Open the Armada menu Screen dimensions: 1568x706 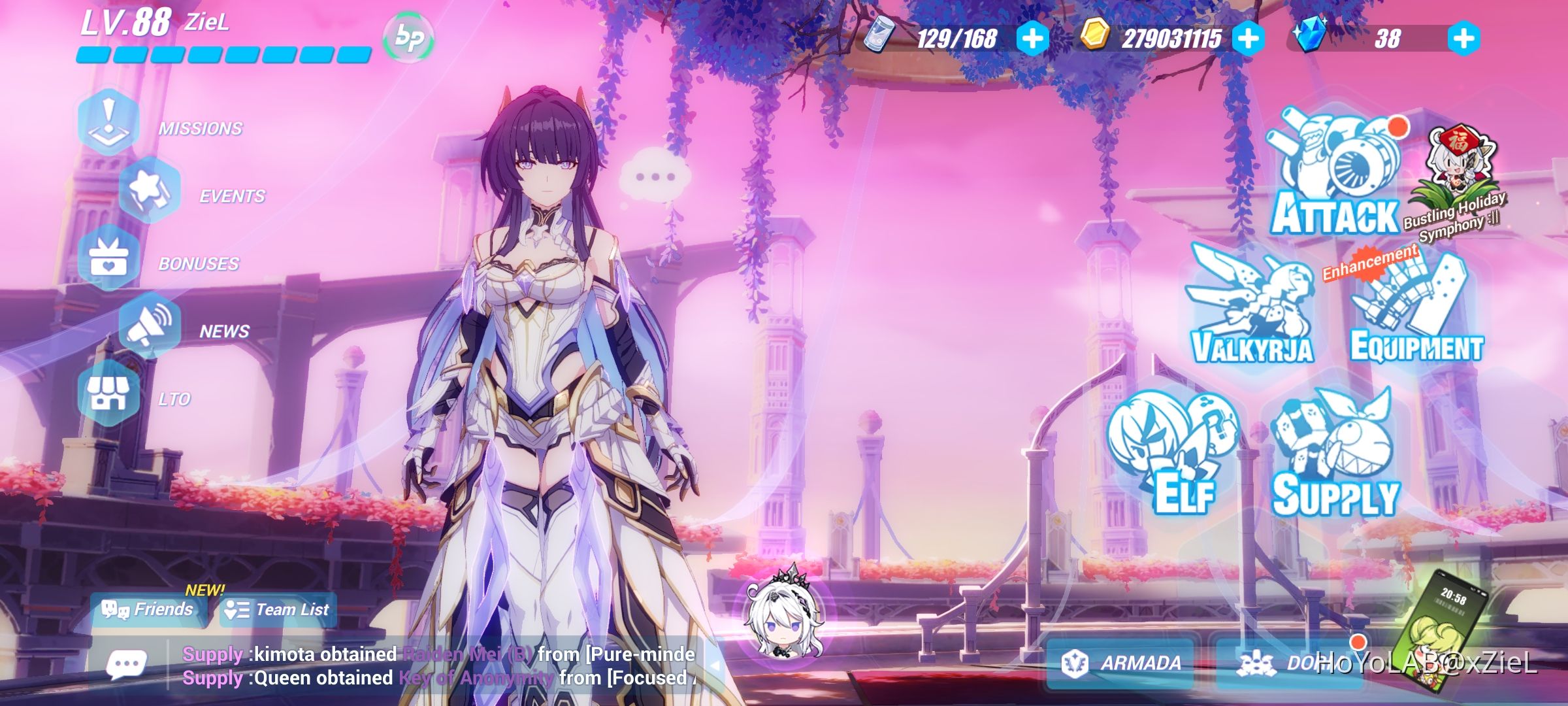1120,664
